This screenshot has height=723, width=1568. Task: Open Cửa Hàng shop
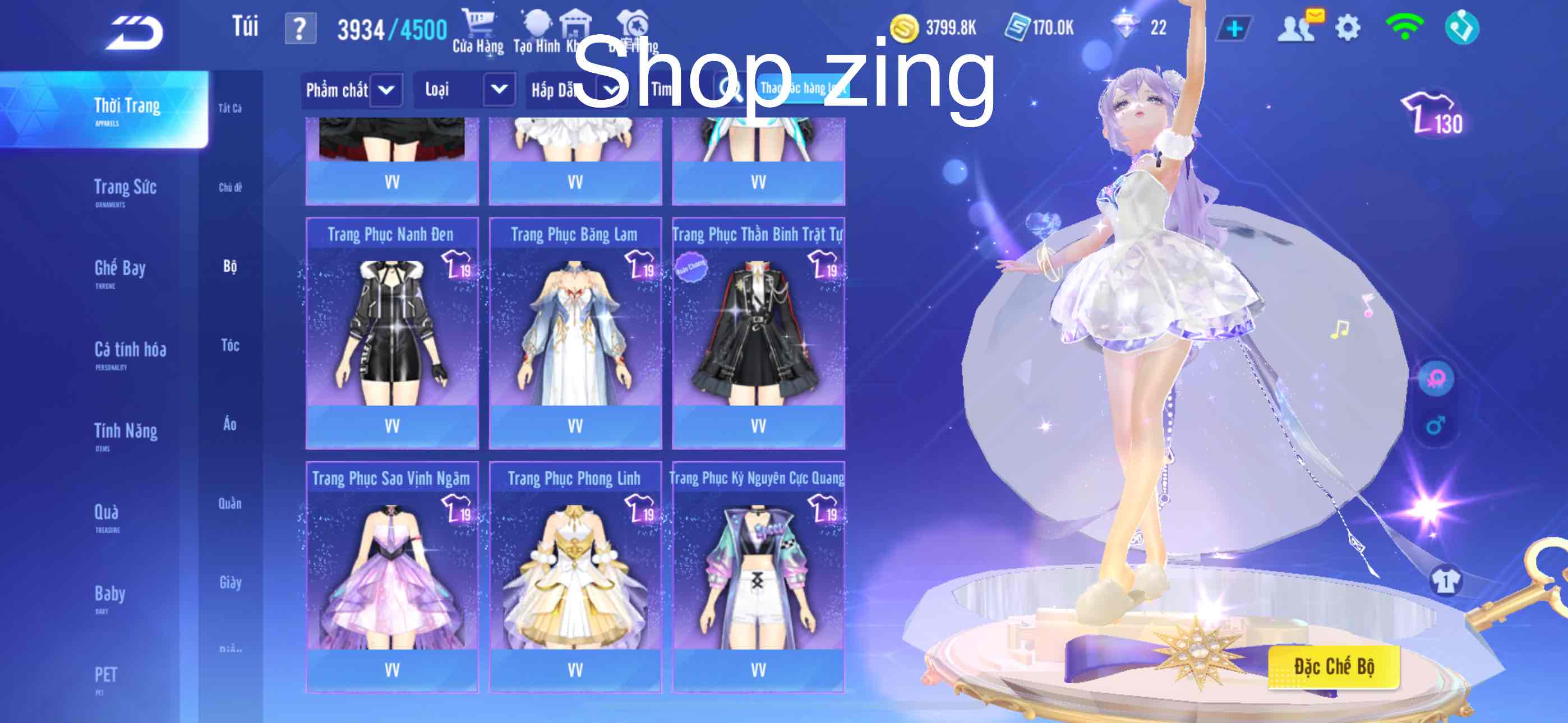pos(478,31)
